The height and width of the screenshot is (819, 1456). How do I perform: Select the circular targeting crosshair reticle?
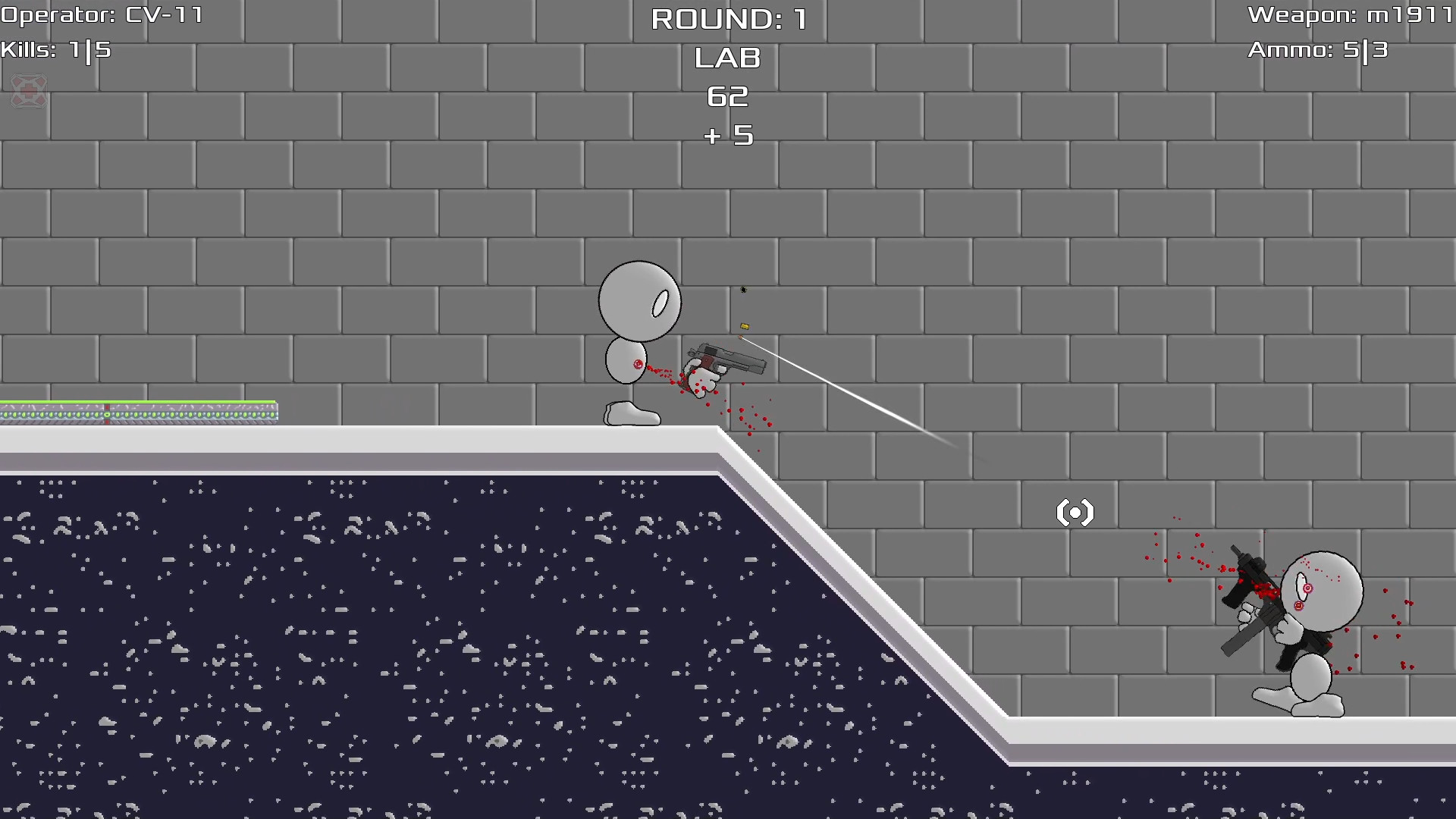click(1075, 512)
